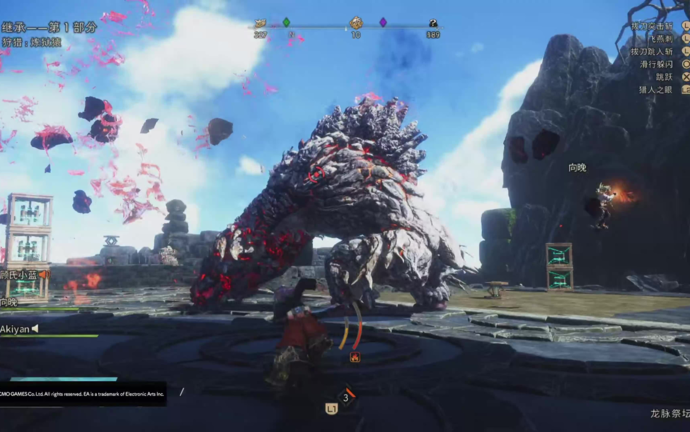Click the purple gem resource icon
Viewport: 690px width, 432px height.
(x=383, y=22)
